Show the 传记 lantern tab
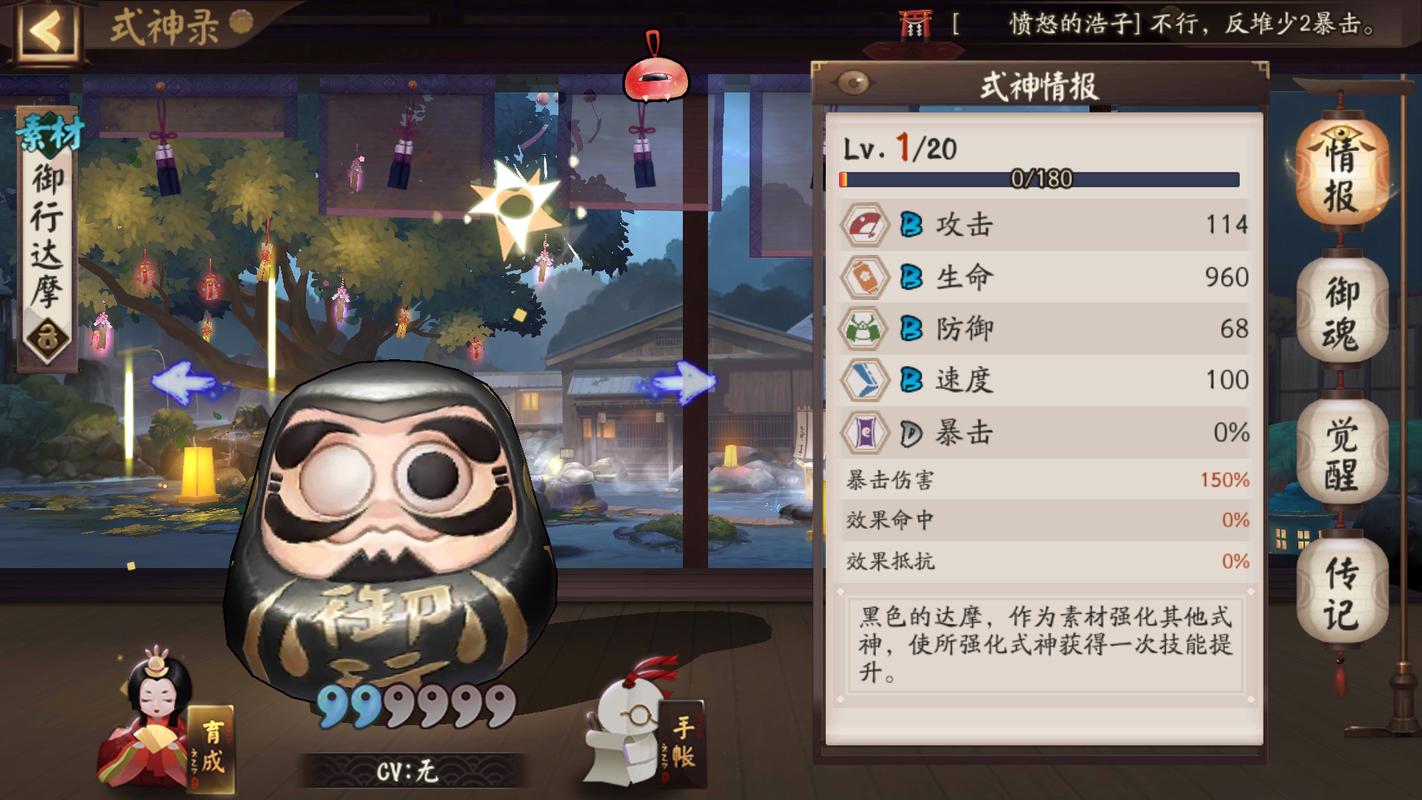The height and width of the screenshot is (800, 1422). click(x=1342, y=595)
